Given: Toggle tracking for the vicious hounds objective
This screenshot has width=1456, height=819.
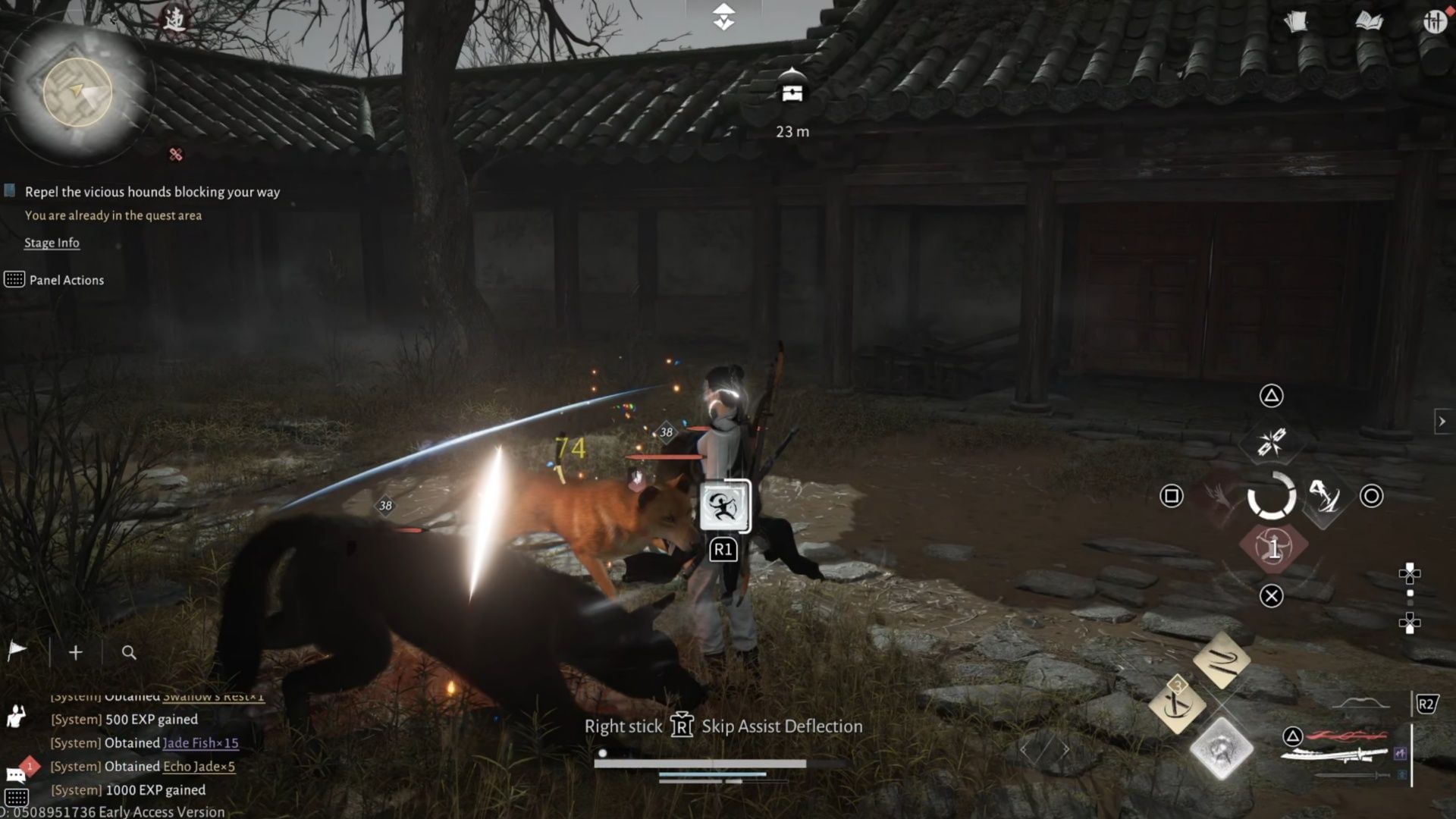Looking at the screenshot, I should point(11,191).
